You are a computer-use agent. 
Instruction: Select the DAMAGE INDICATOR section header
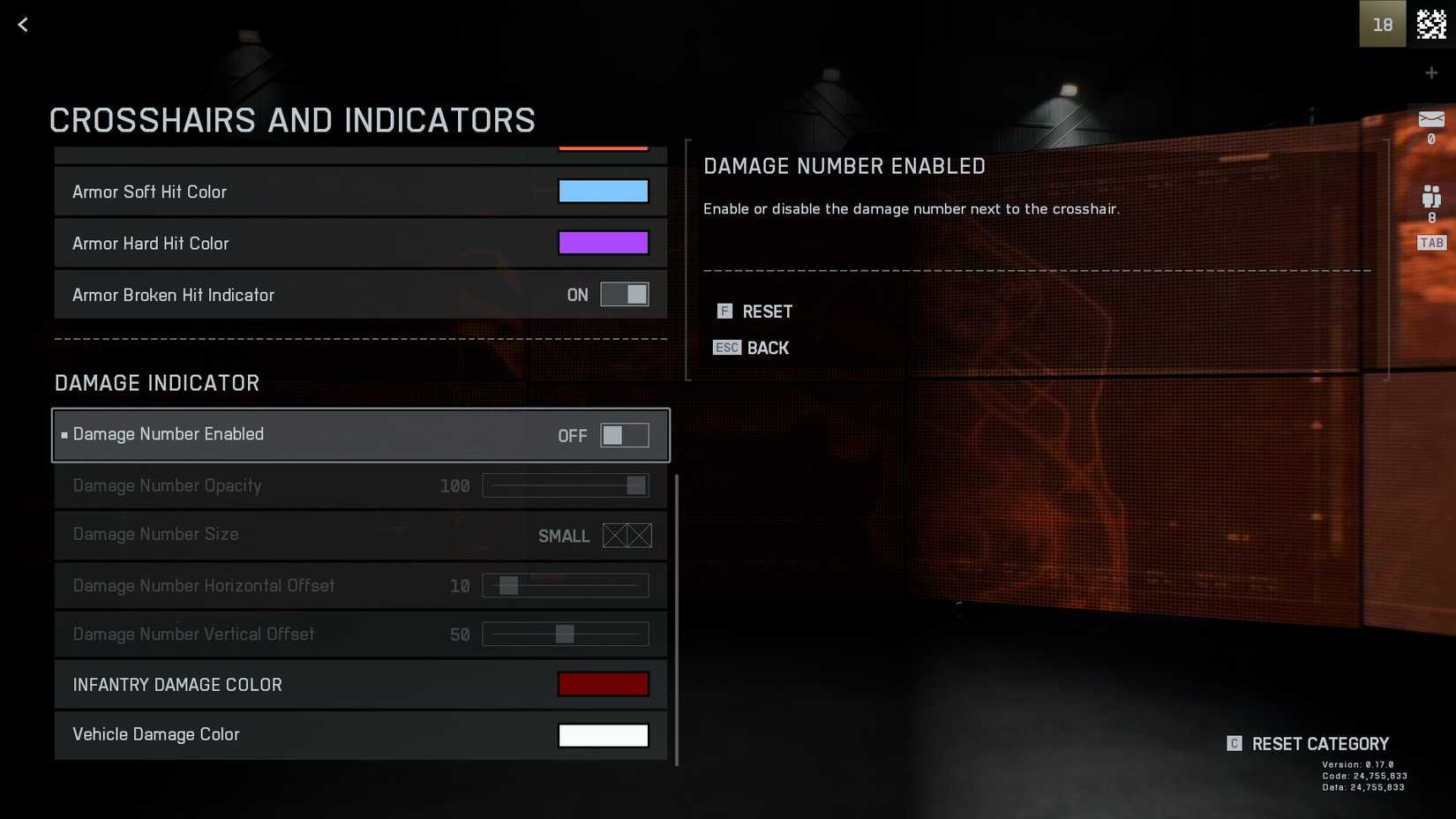click(x=157, y=383)
